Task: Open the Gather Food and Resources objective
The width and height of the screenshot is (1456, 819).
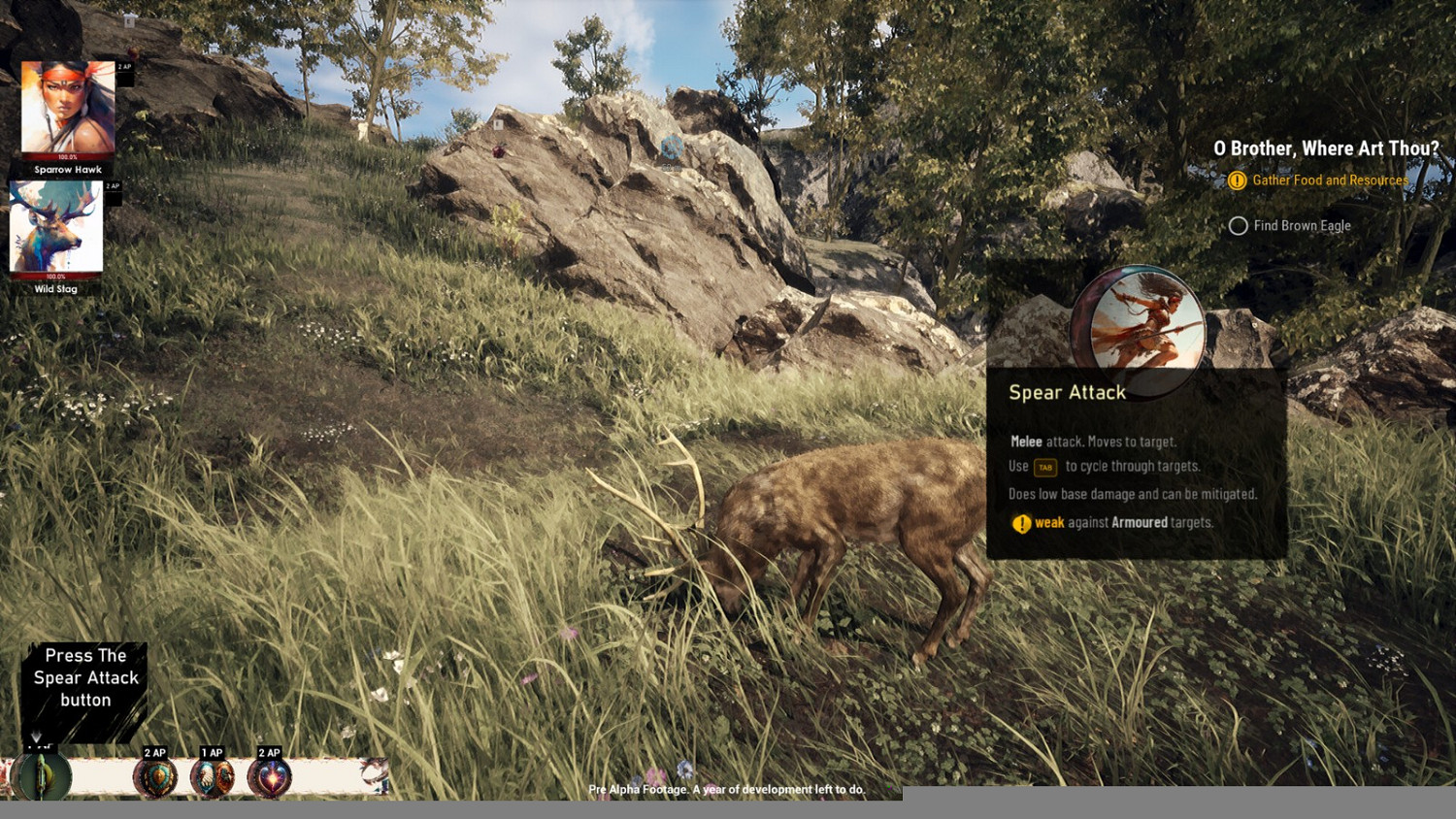Action: (x=1329, y=180)
